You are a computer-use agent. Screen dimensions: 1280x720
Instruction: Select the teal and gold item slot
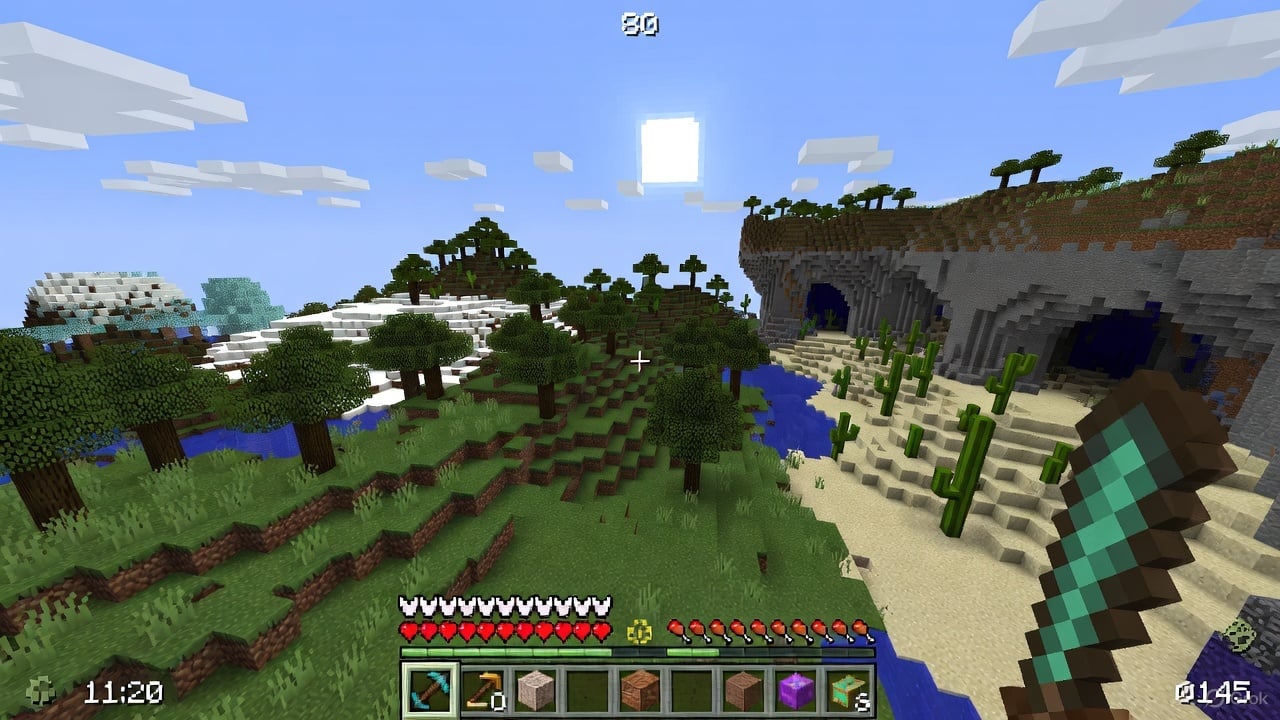(x=848, y=689)
